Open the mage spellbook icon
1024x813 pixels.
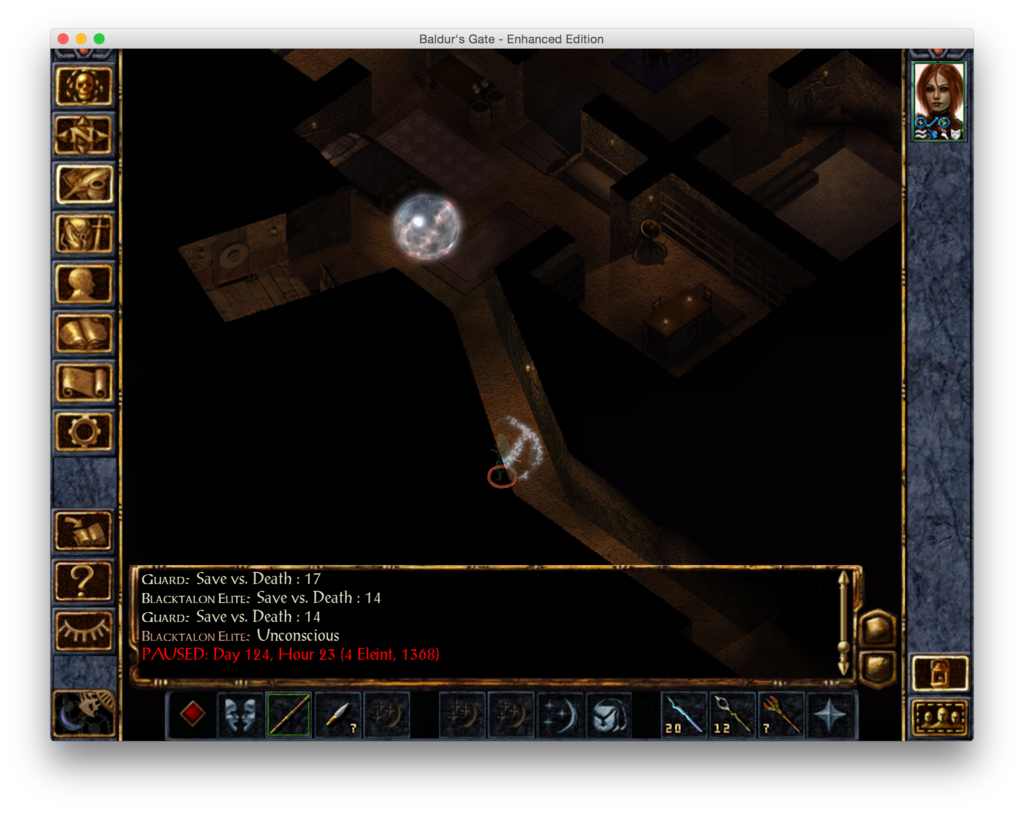(84, 333)
